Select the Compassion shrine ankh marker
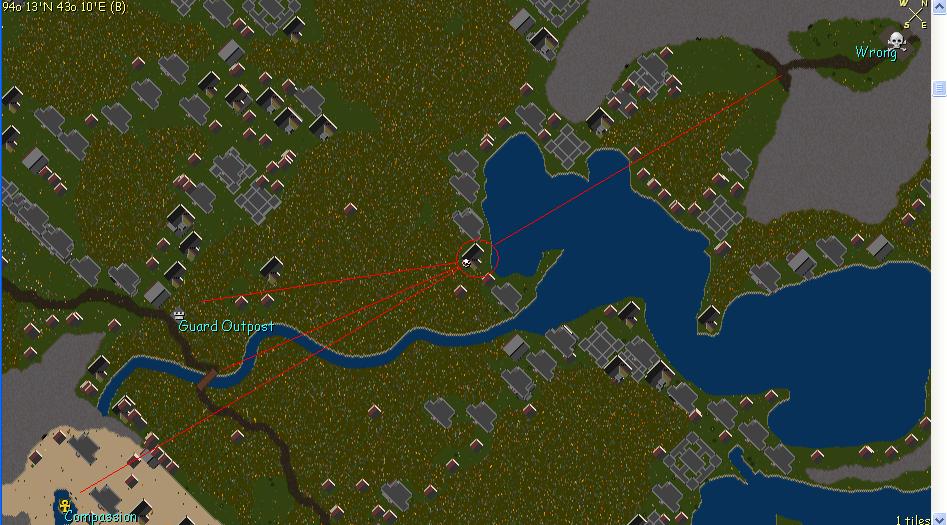Screen dimensions: 947x525 (67, 506)
